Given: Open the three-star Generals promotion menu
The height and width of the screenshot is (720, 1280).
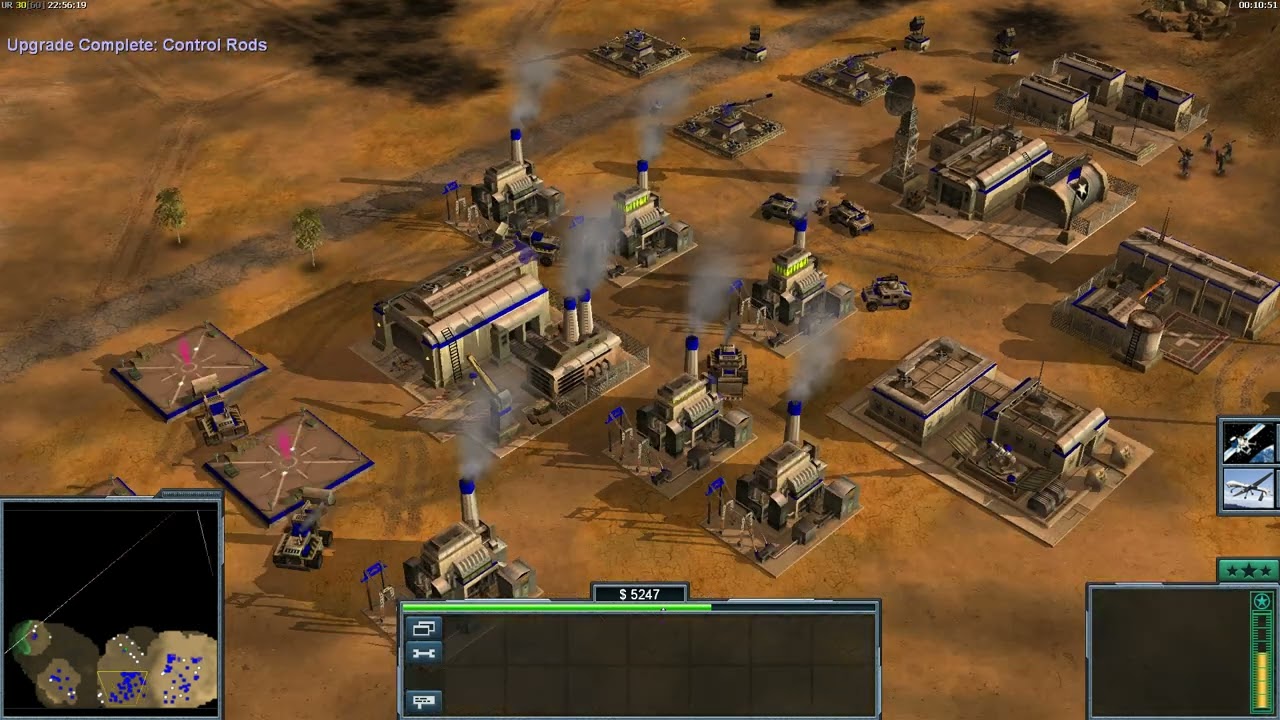Looking at the screenshot, I should coord(1249,571).
